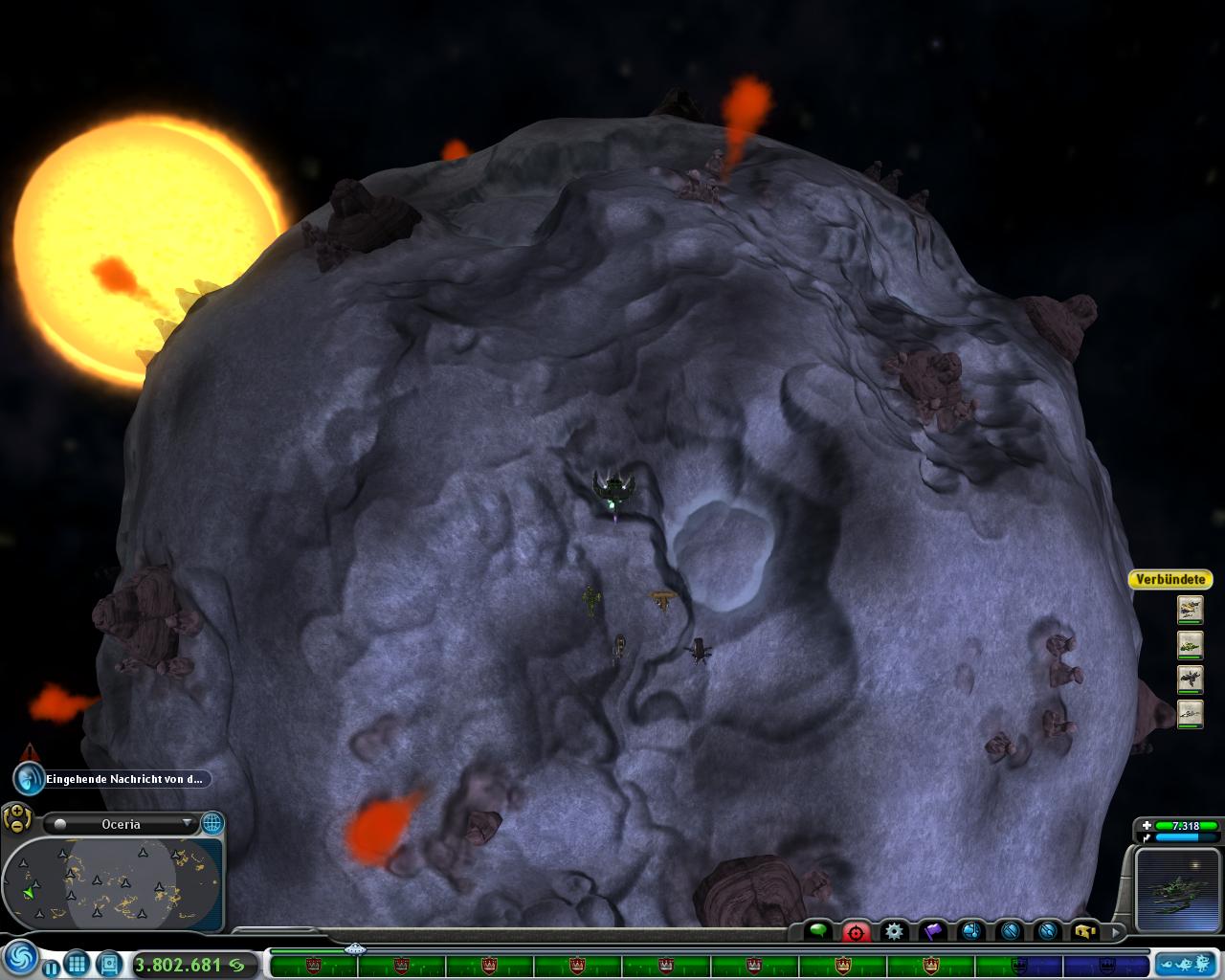Select the yellow allied ship portrait

click(1190, 610)
